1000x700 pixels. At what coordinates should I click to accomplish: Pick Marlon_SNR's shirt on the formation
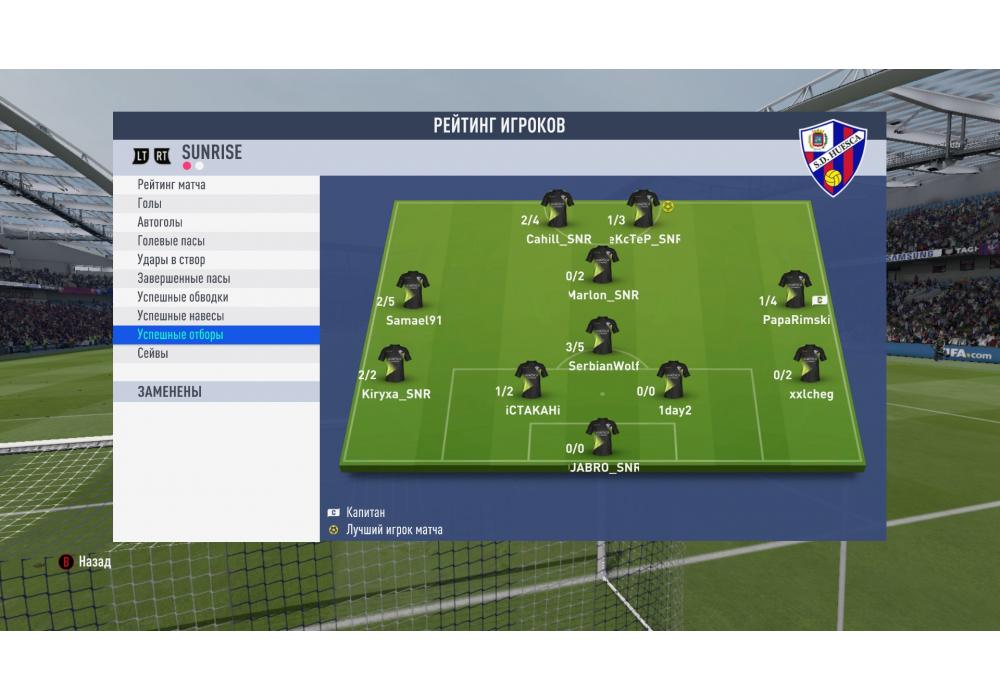click(x=602, y=265)
